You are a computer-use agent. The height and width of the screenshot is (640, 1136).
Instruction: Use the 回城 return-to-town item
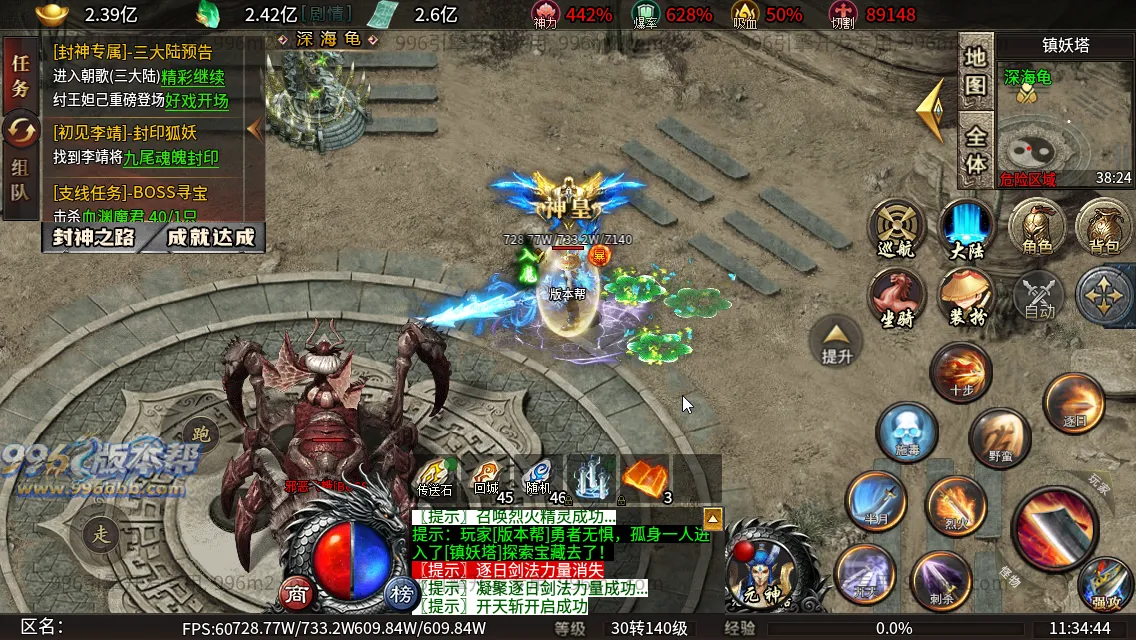487,477
